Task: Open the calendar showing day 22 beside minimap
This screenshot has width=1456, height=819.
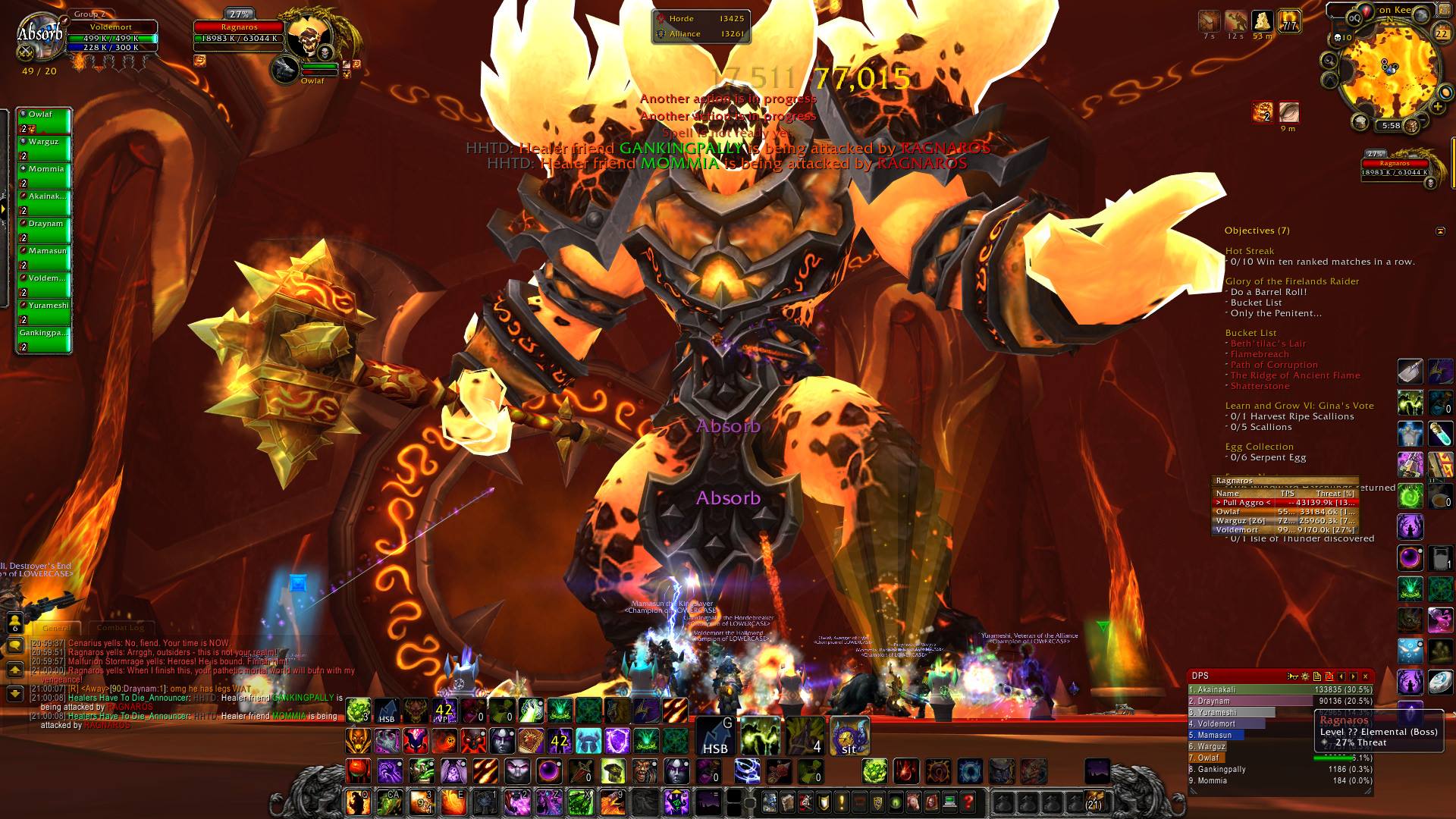Action: (x=1444, y=33)
